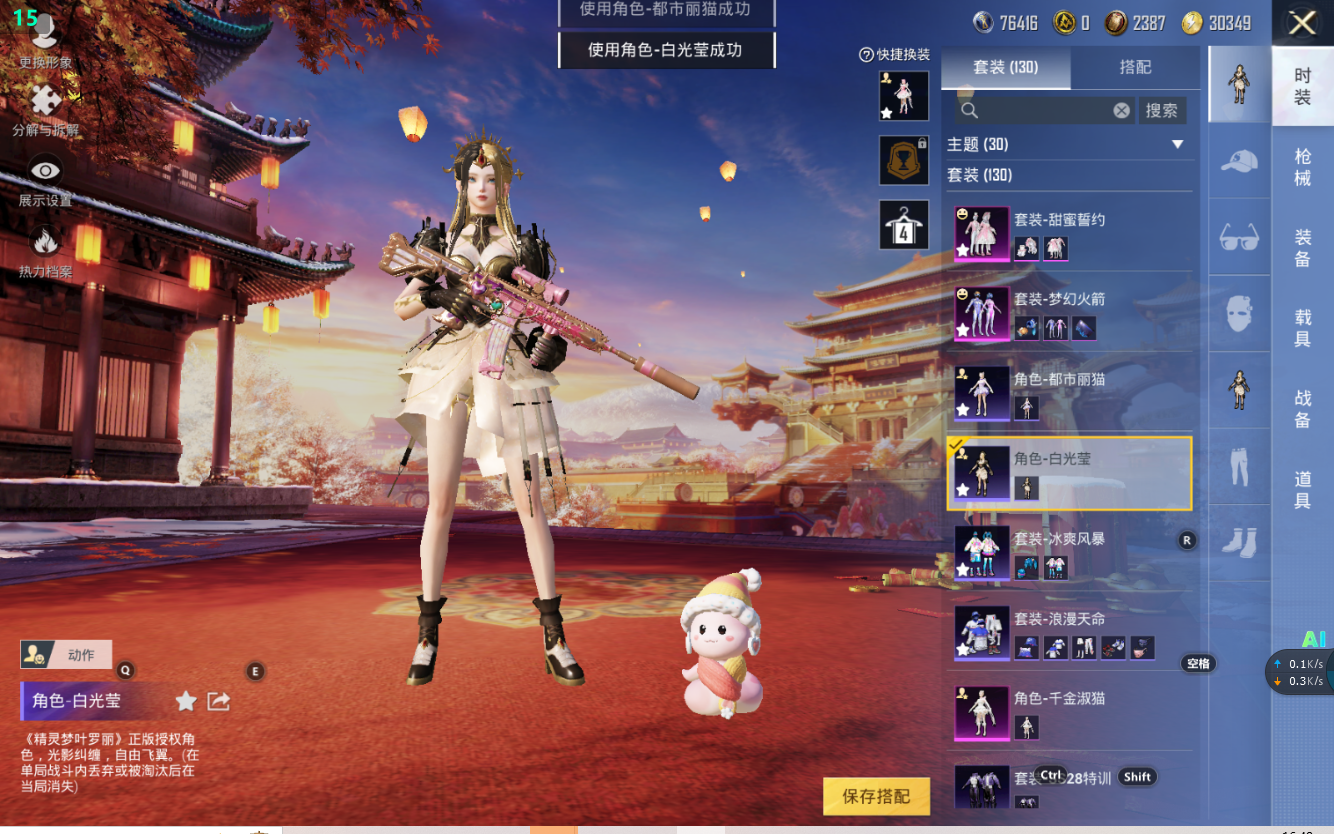The image size is (1334, 834).
Task: Choose the 套装-甜蜜誓约 outfit row
Action: pyautogui.click(x=1069, y=233)
